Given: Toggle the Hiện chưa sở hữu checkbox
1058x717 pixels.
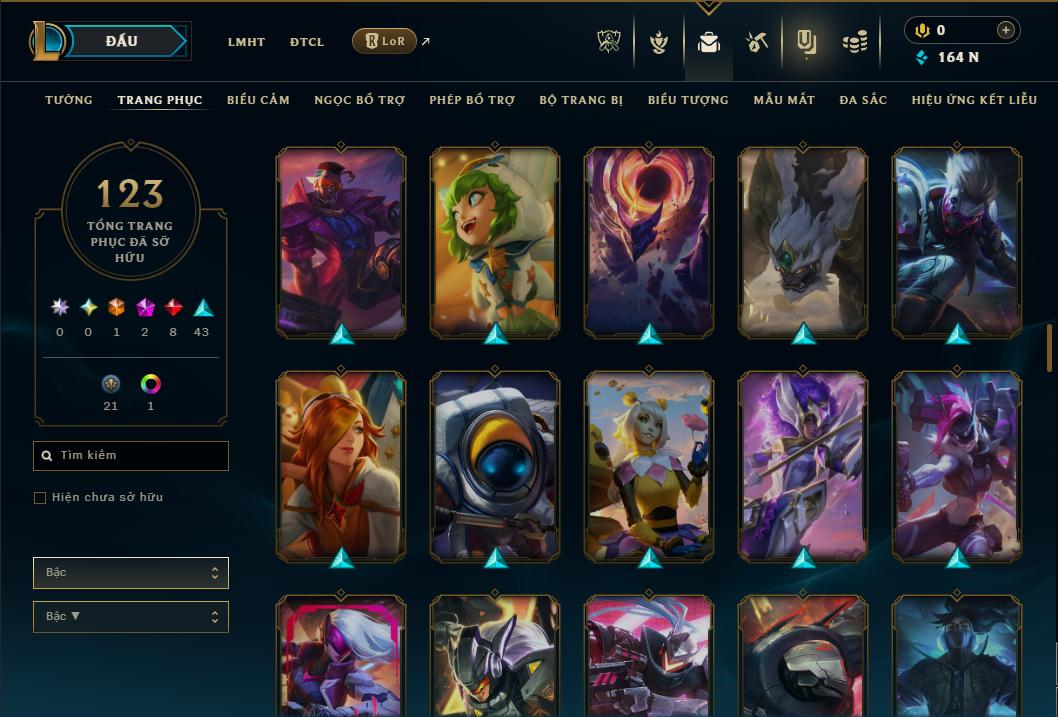Looking at the screenshot, I should 40,498.
